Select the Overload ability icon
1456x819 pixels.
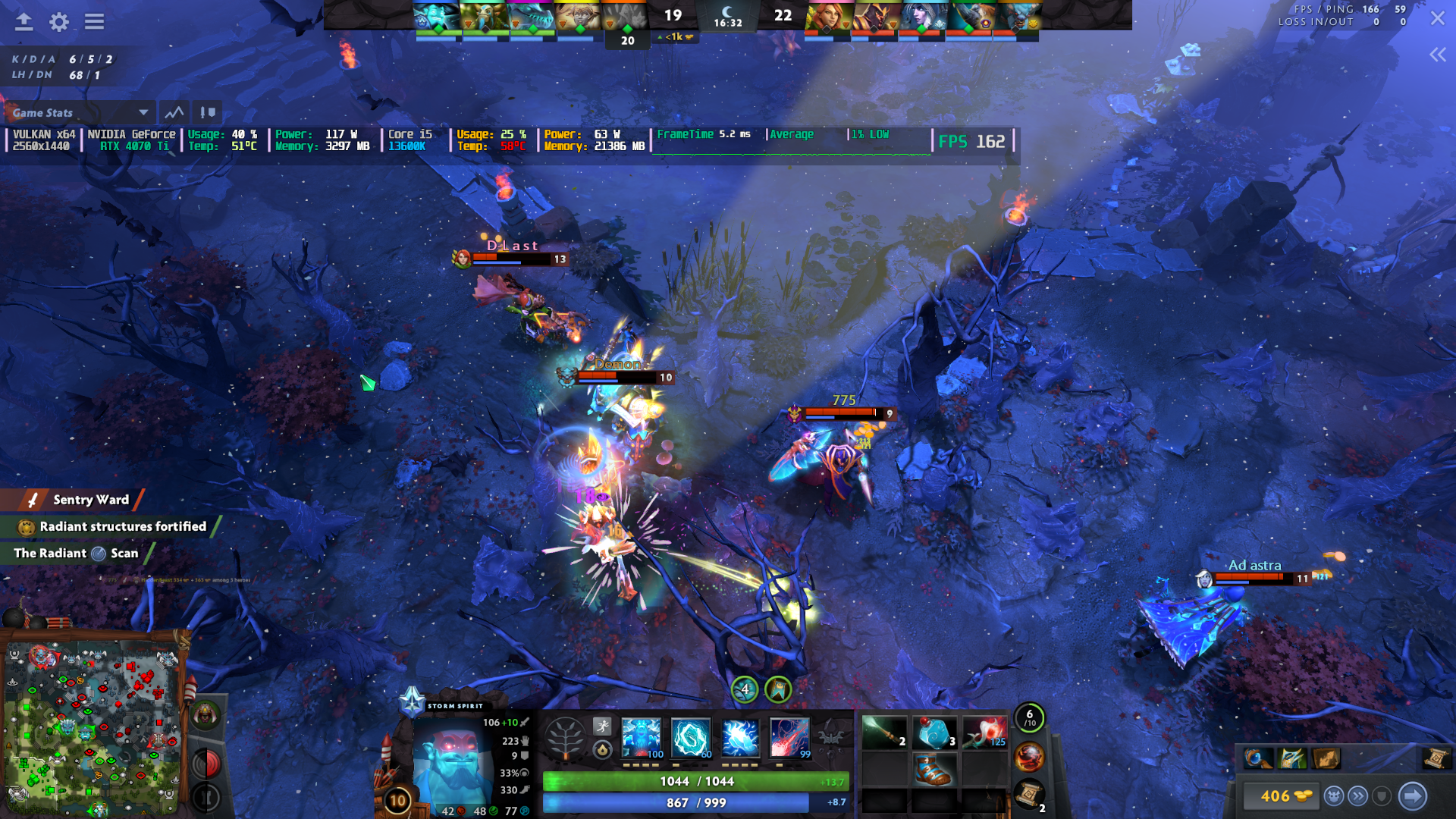[x=740, y=737]
